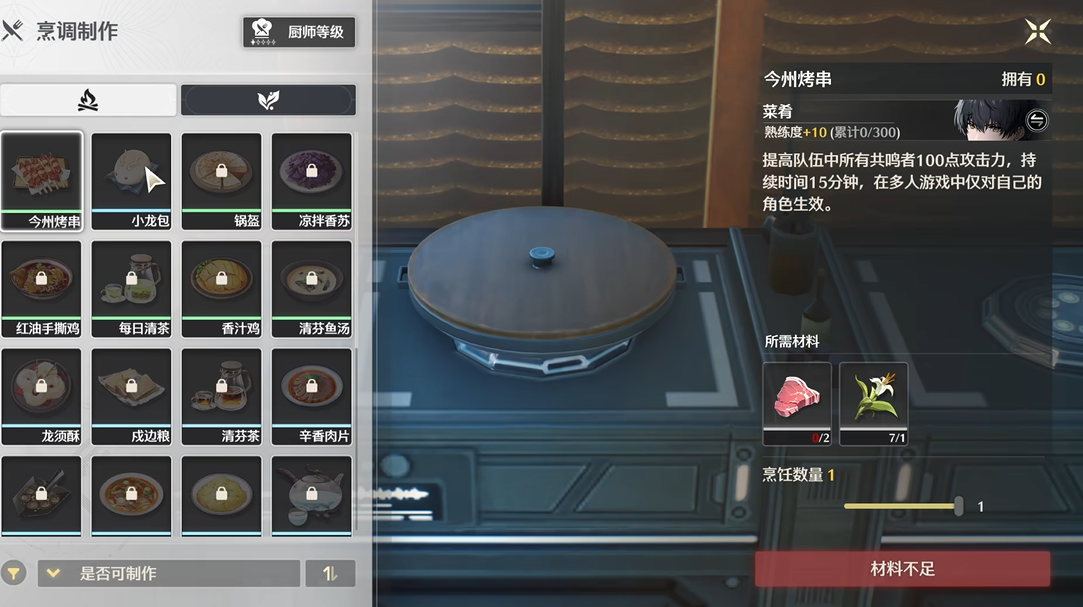Select the 香汁鸡 recipe tile
Viewport: 1083px width, 607px height.
(221, 288)
